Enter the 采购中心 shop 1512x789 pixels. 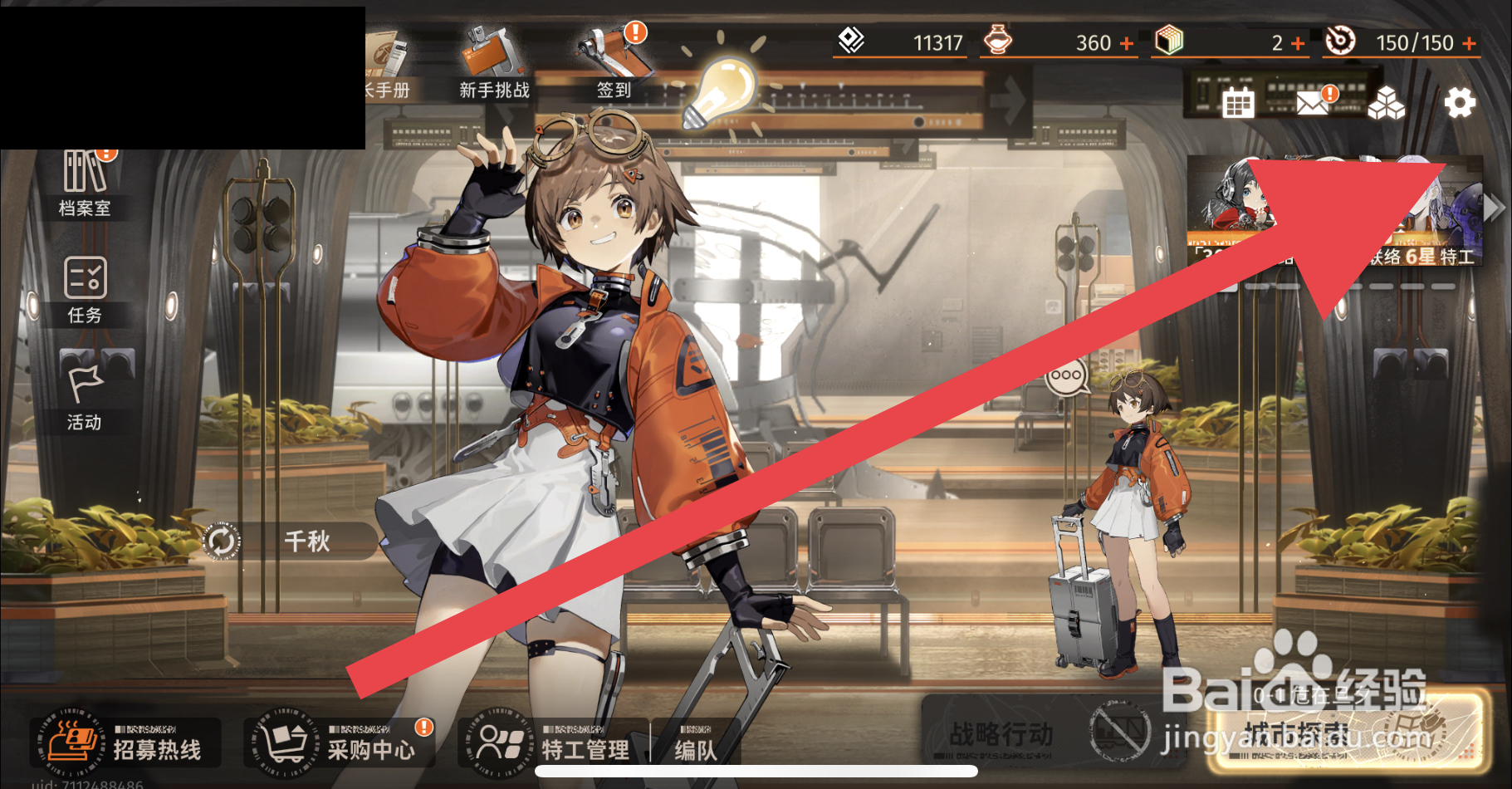(340, 742)
